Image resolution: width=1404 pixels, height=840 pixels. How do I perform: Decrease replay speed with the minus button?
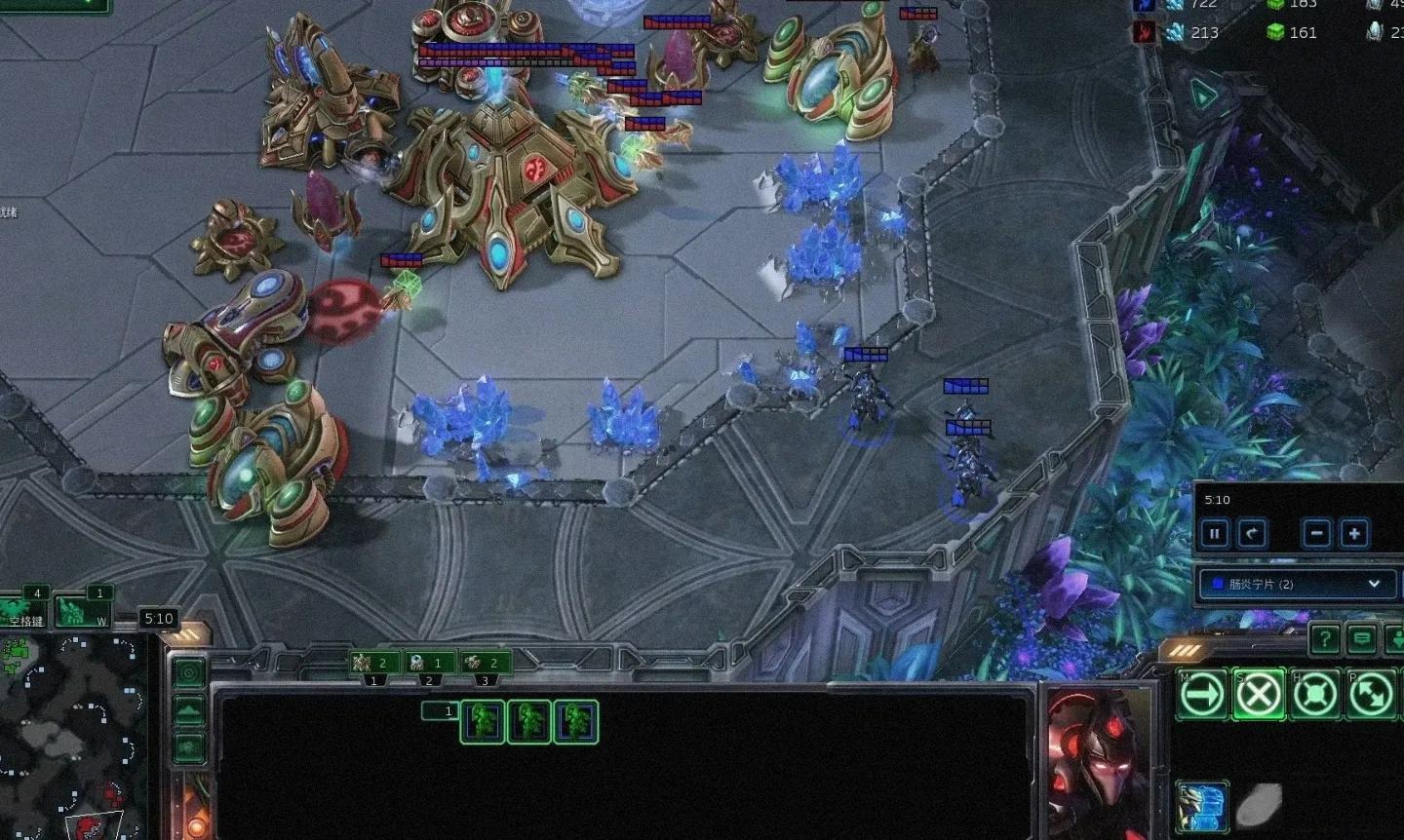tap(1317, 534)
